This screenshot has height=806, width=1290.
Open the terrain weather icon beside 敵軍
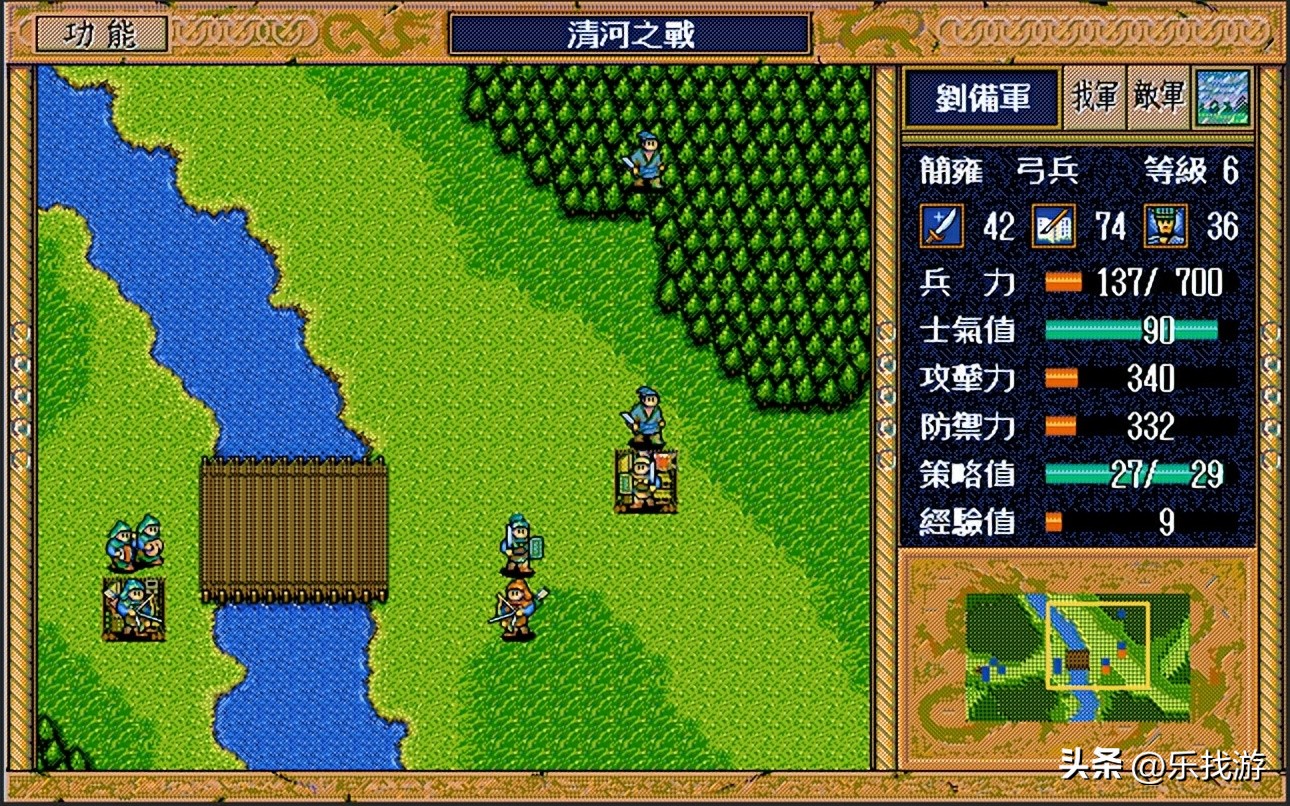pyautogui.click(x=1225, y=99)
